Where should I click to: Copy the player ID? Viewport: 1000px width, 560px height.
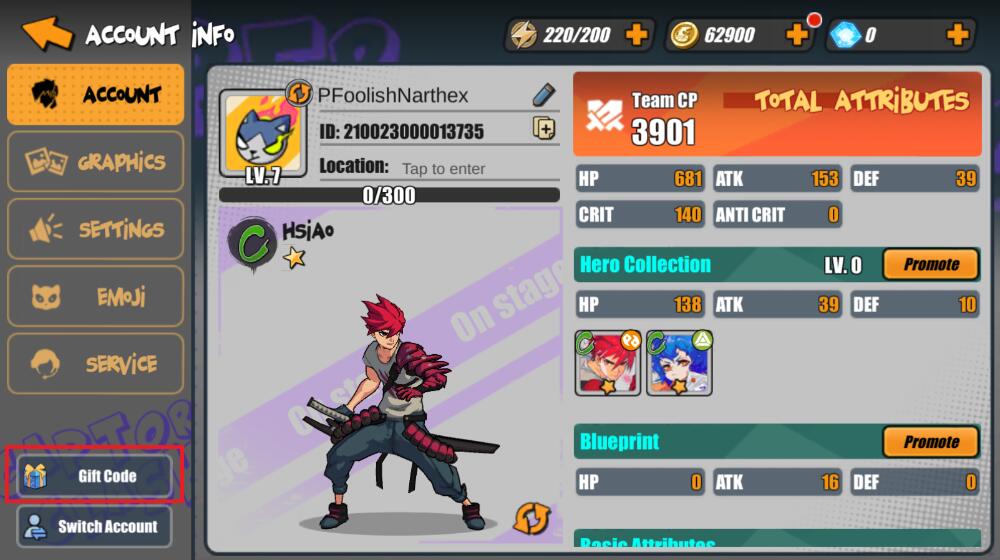pos(543,128)
